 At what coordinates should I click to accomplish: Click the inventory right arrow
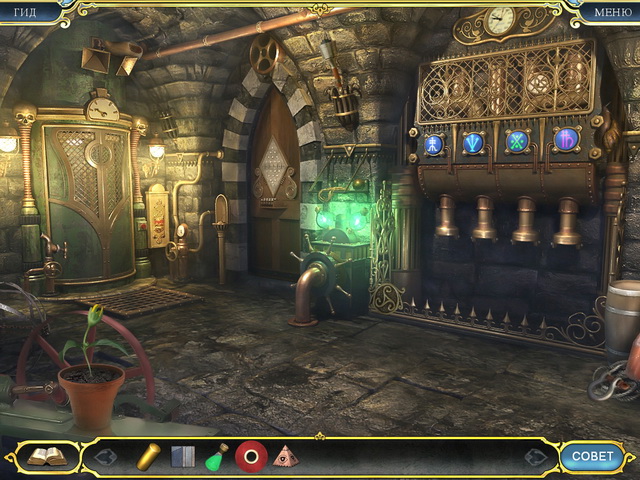[536, 457]
